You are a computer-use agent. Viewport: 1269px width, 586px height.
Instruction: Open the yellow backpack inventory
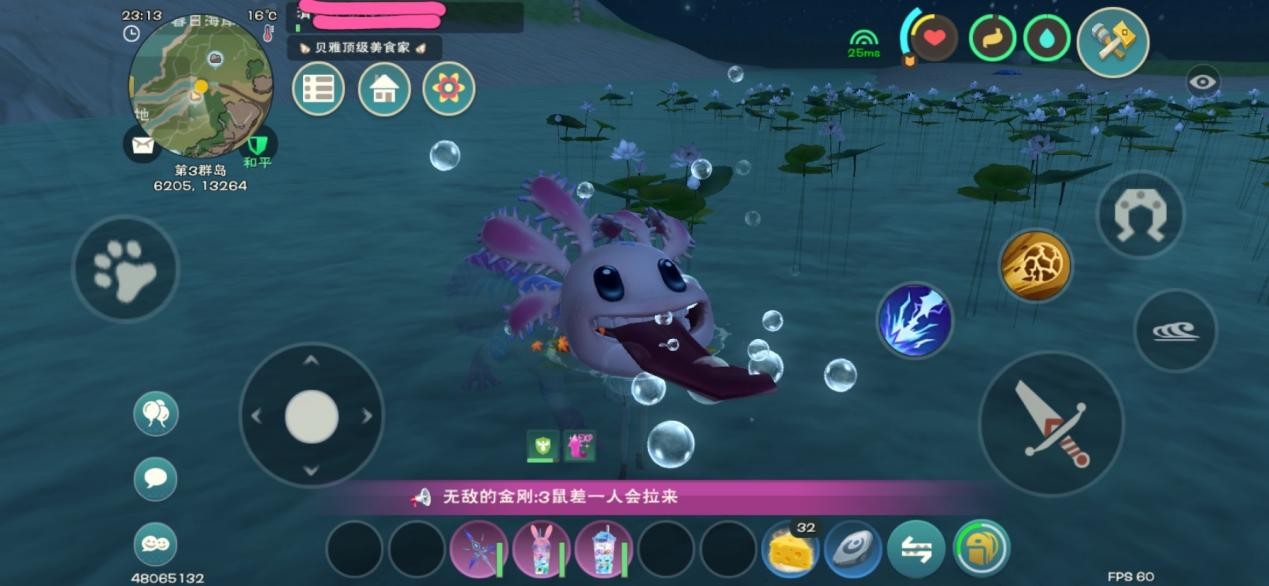[x=981, y=548]
